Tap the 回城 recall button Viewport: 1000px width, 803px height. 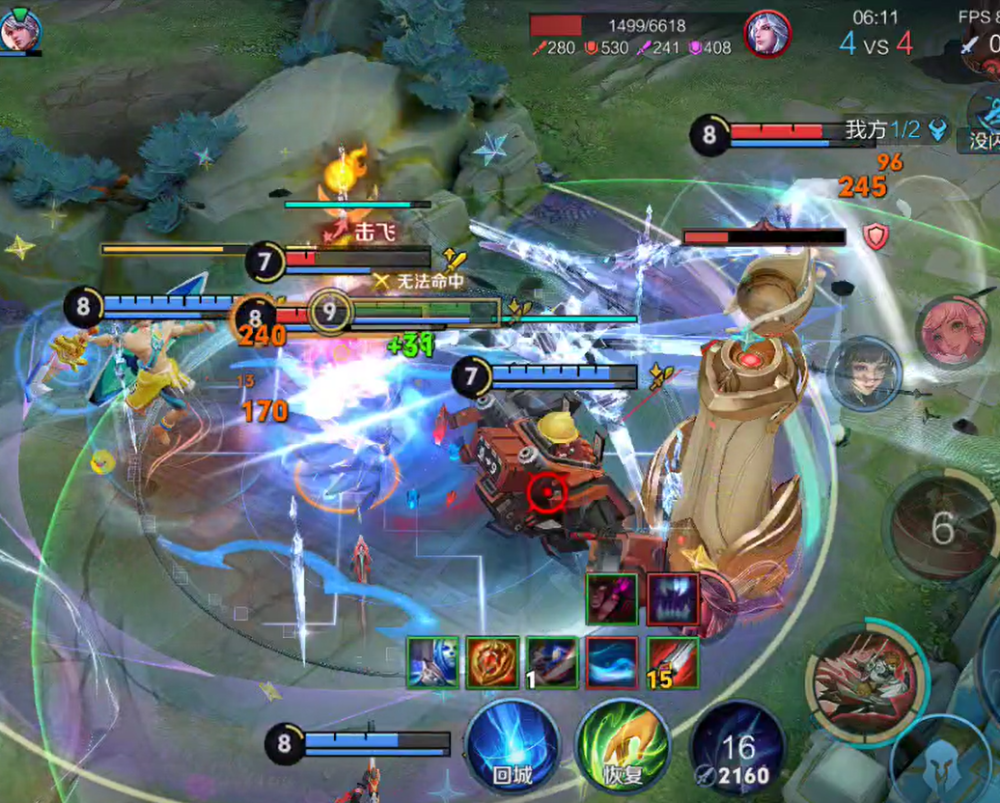click(x=512, y=747)
